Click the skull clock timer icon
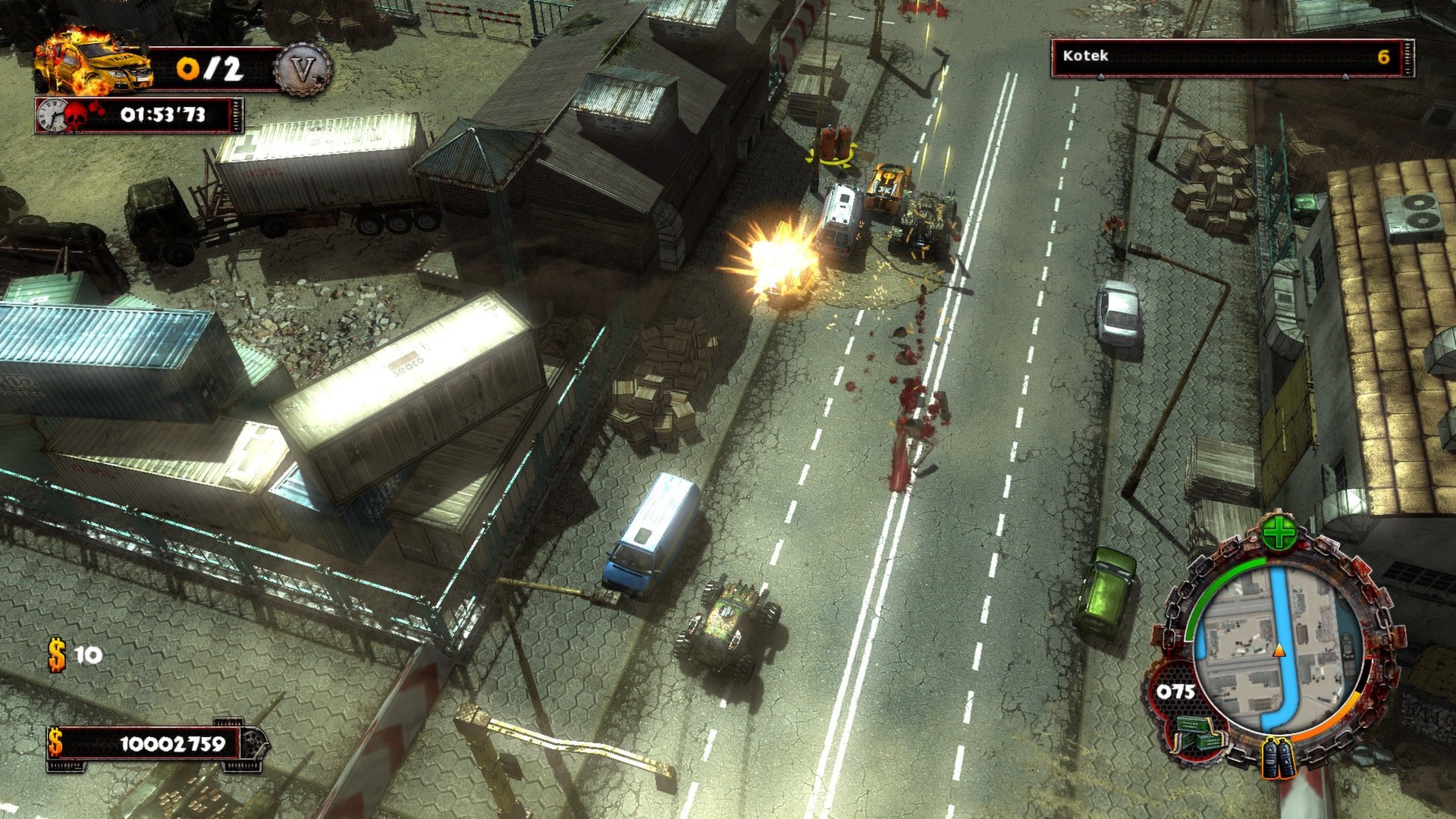This screenshot has height=819, width=1456. tap(62, 115)
